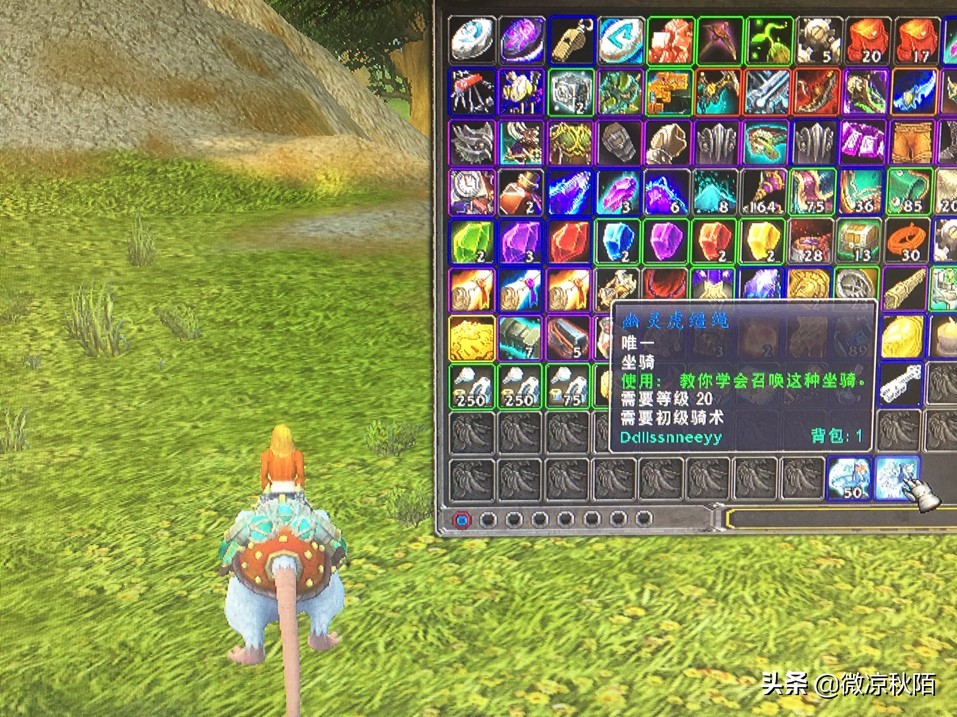The height and width of the screenshot is (717, 957).
Task: Pick the item stack showing 164
Action: pyautogui.click(x=768, y=190)
